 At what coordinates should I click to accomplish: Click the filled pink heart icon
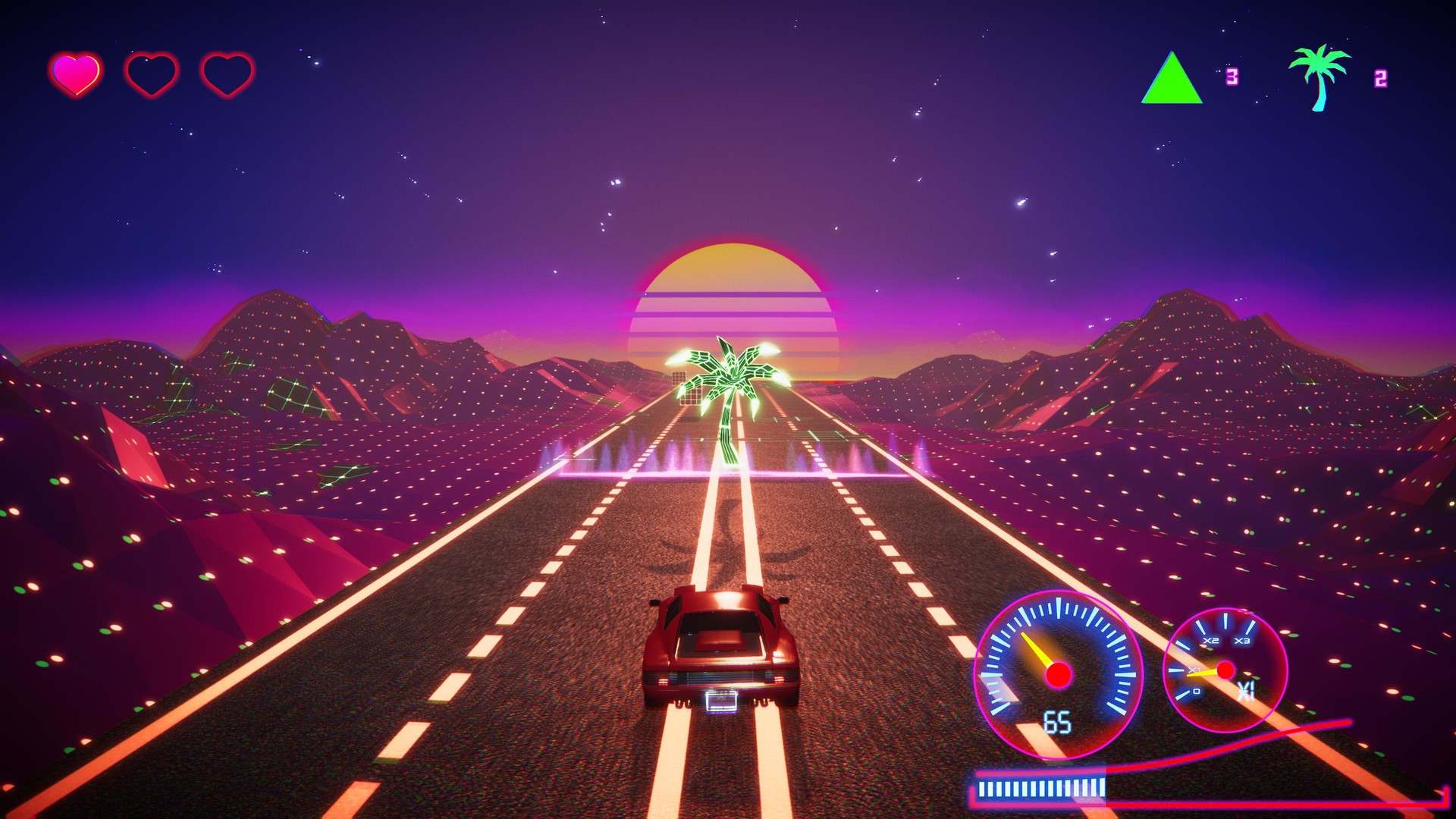(x=74, y=72)
